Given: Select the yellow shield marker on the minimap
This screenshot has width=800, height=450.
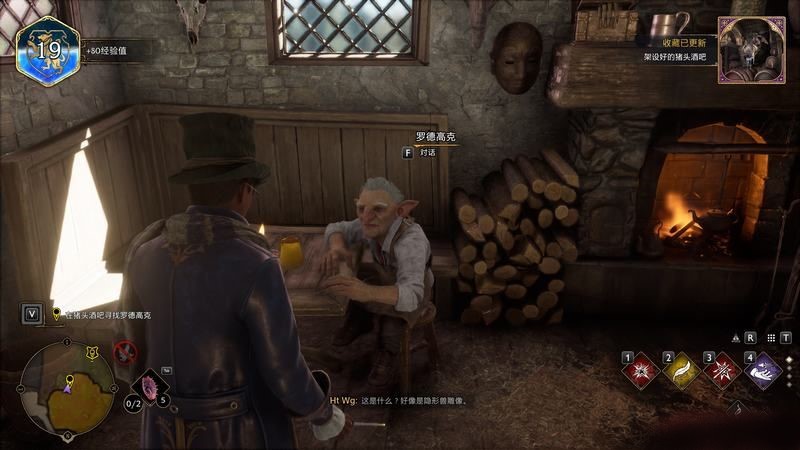Looking at the screenshot, I should click(93, 351).
